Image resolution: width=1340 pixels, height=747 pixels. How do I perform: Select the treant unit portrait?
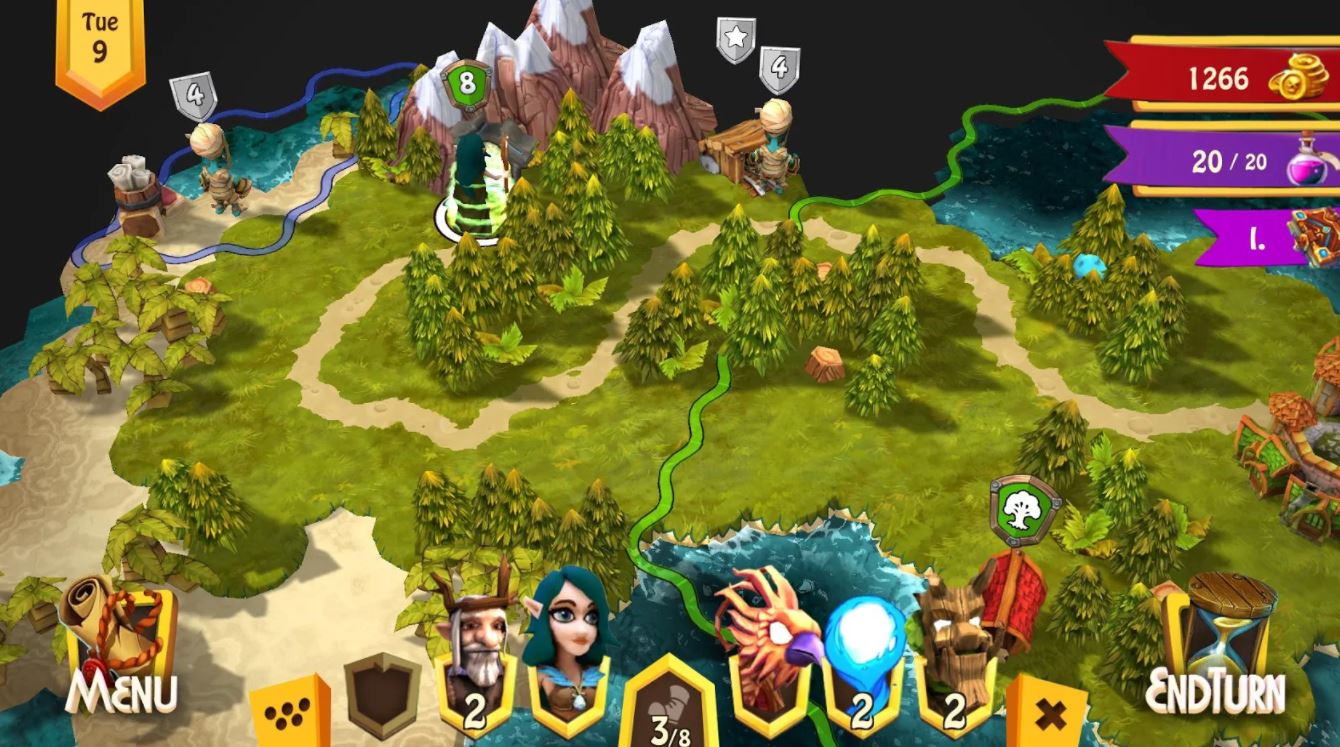tap(956, 633)
